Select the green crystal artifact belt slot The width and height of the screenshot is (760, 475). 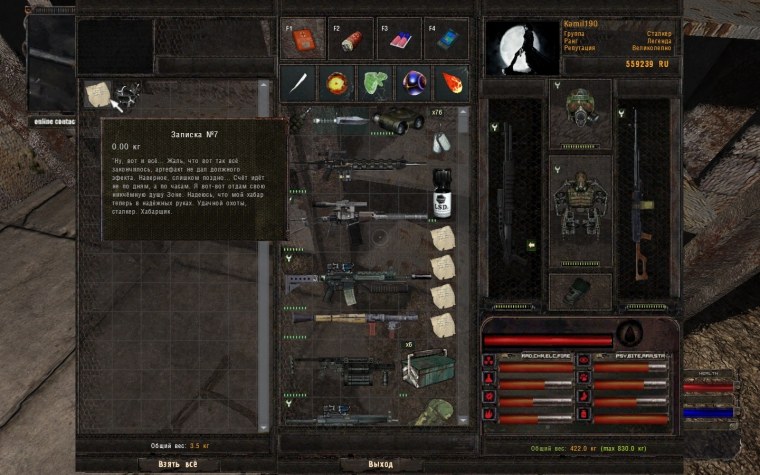coord(374,83)
